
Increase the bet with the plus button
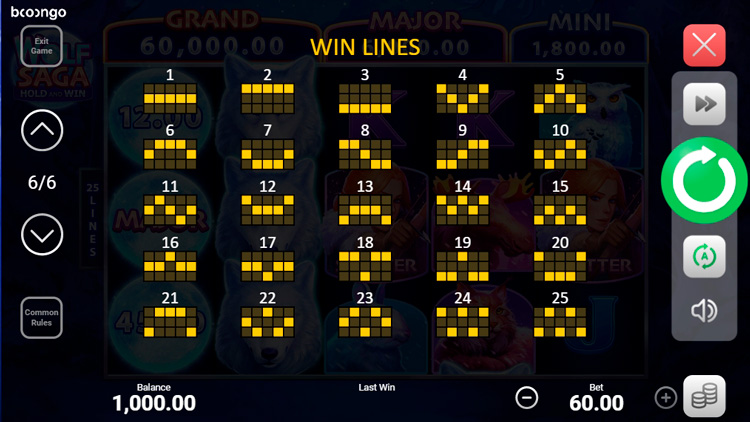(x=666, y=397)
